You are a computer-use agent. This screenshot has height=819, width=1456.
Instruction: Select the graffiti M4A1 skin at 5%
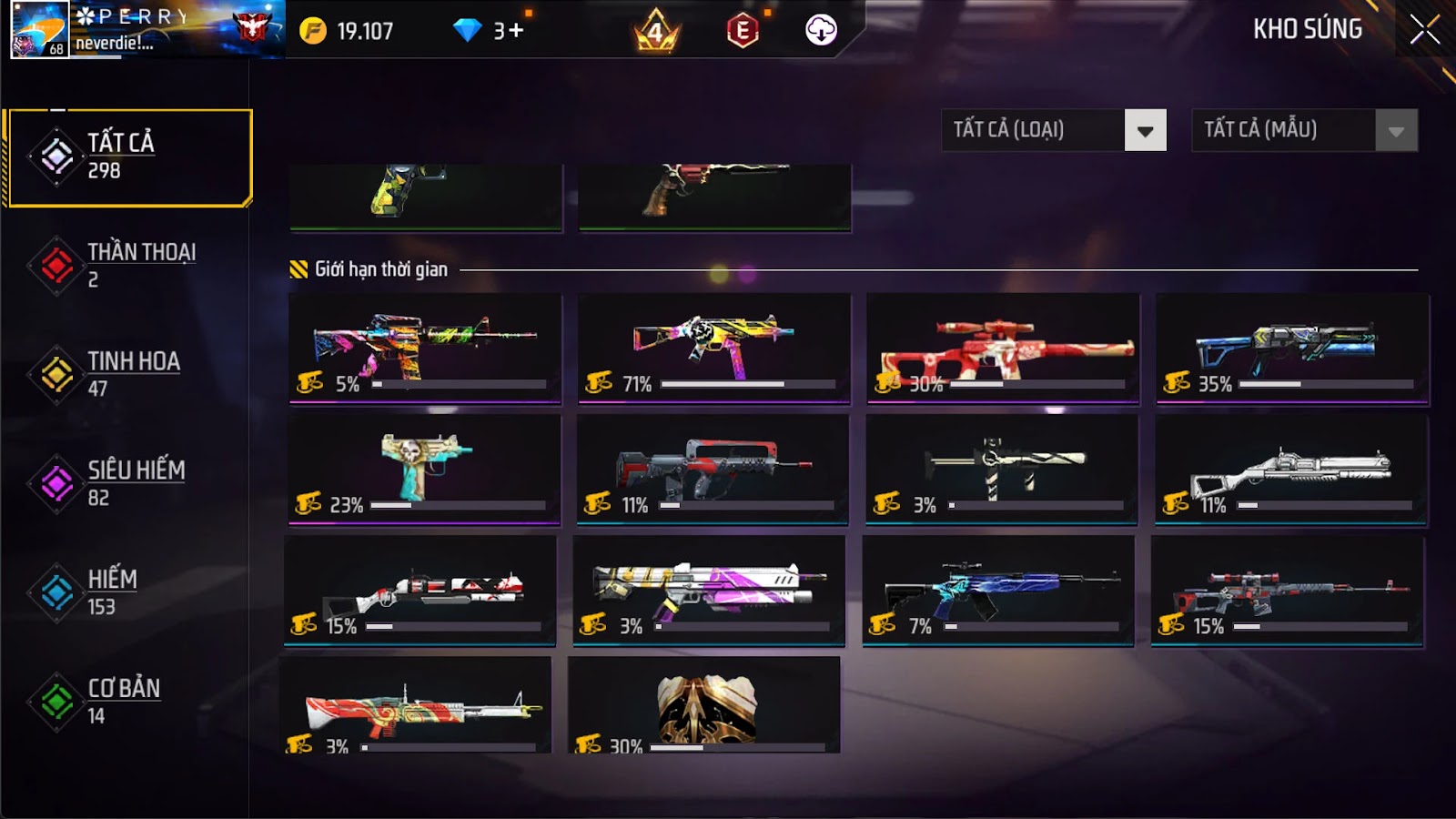[x=425, y=348]
